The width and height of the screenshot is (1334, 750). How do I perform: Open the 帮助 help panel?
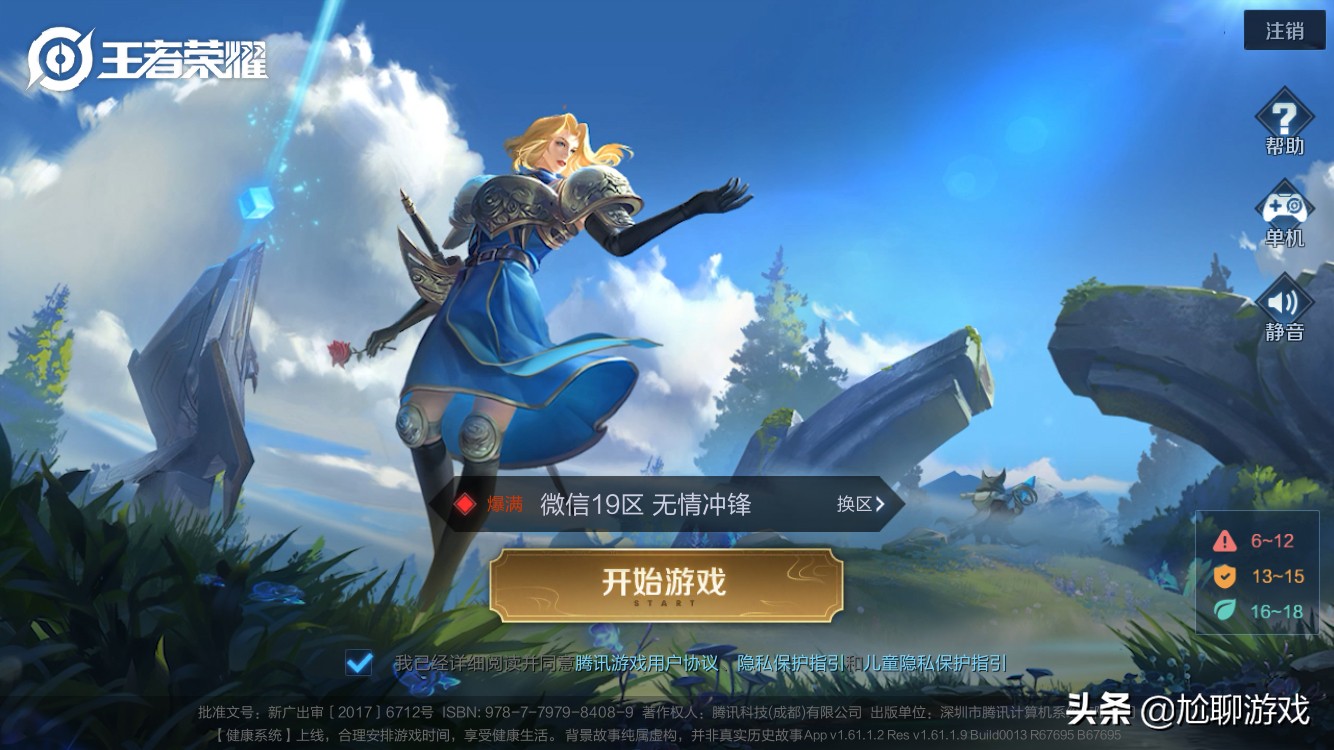[x=1285, y=124]
